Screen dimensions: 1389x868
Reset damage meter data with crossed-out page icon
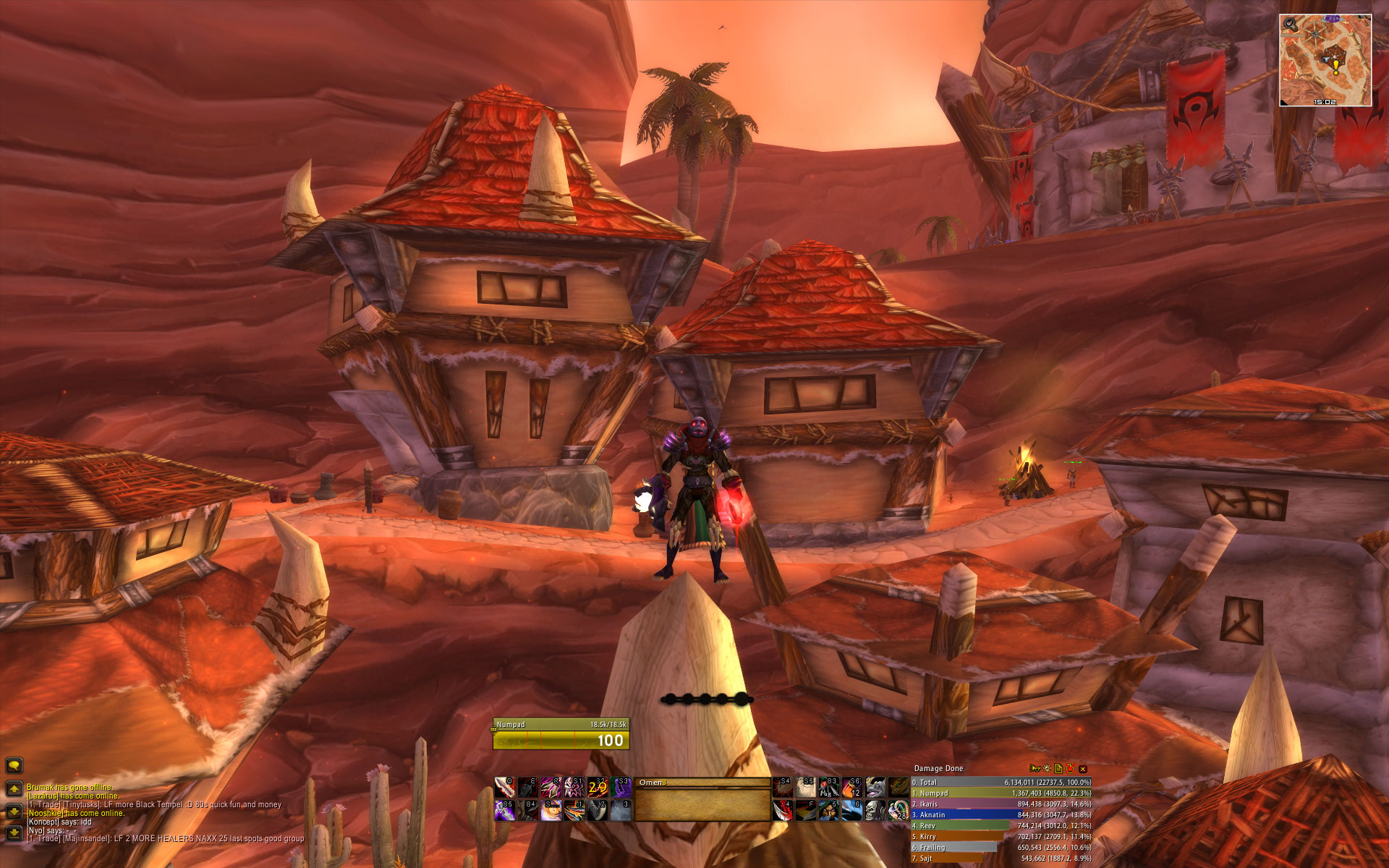[x=1070, y=769]
